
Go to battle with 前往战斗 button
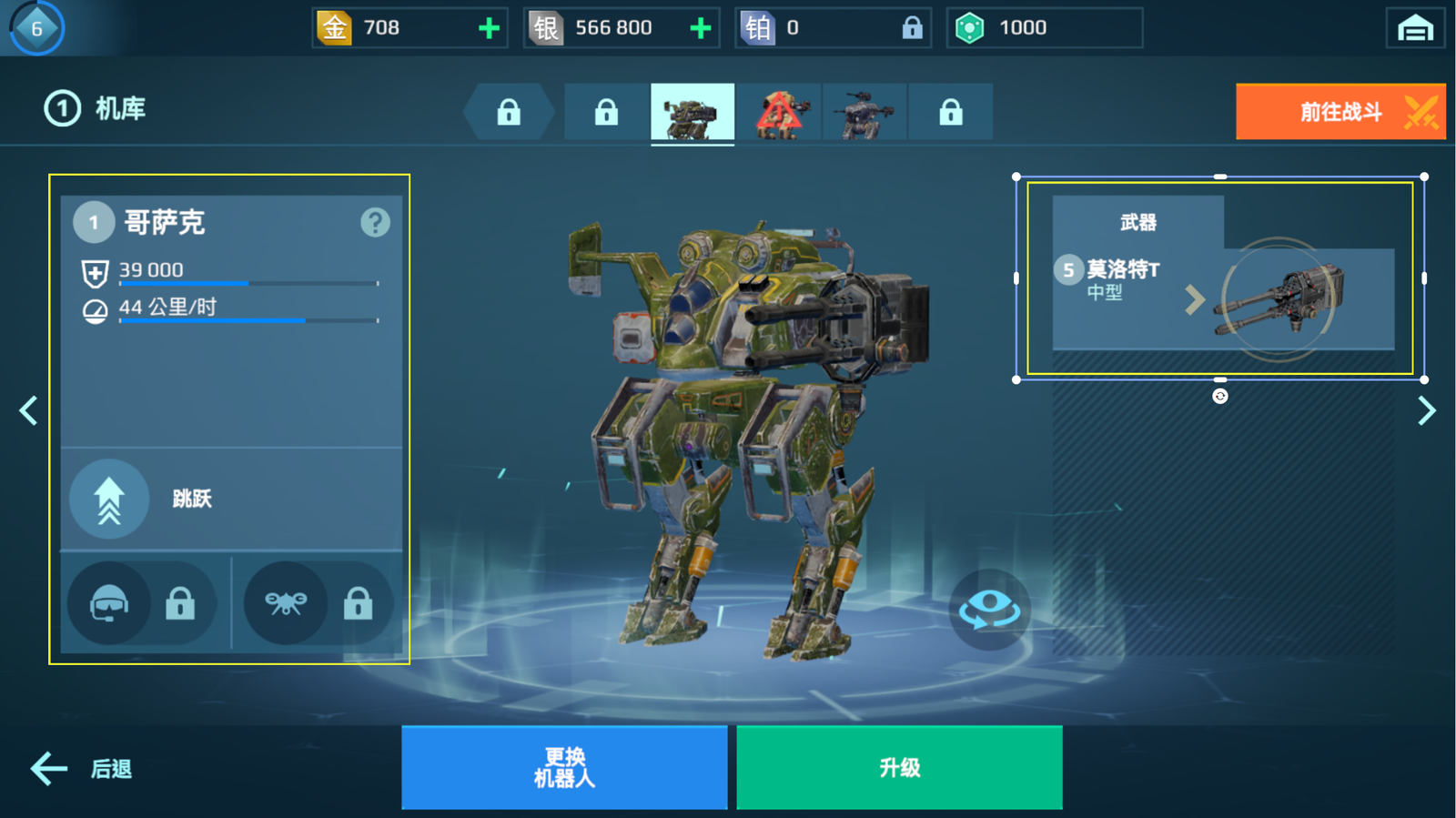(x=1340, y=112)
